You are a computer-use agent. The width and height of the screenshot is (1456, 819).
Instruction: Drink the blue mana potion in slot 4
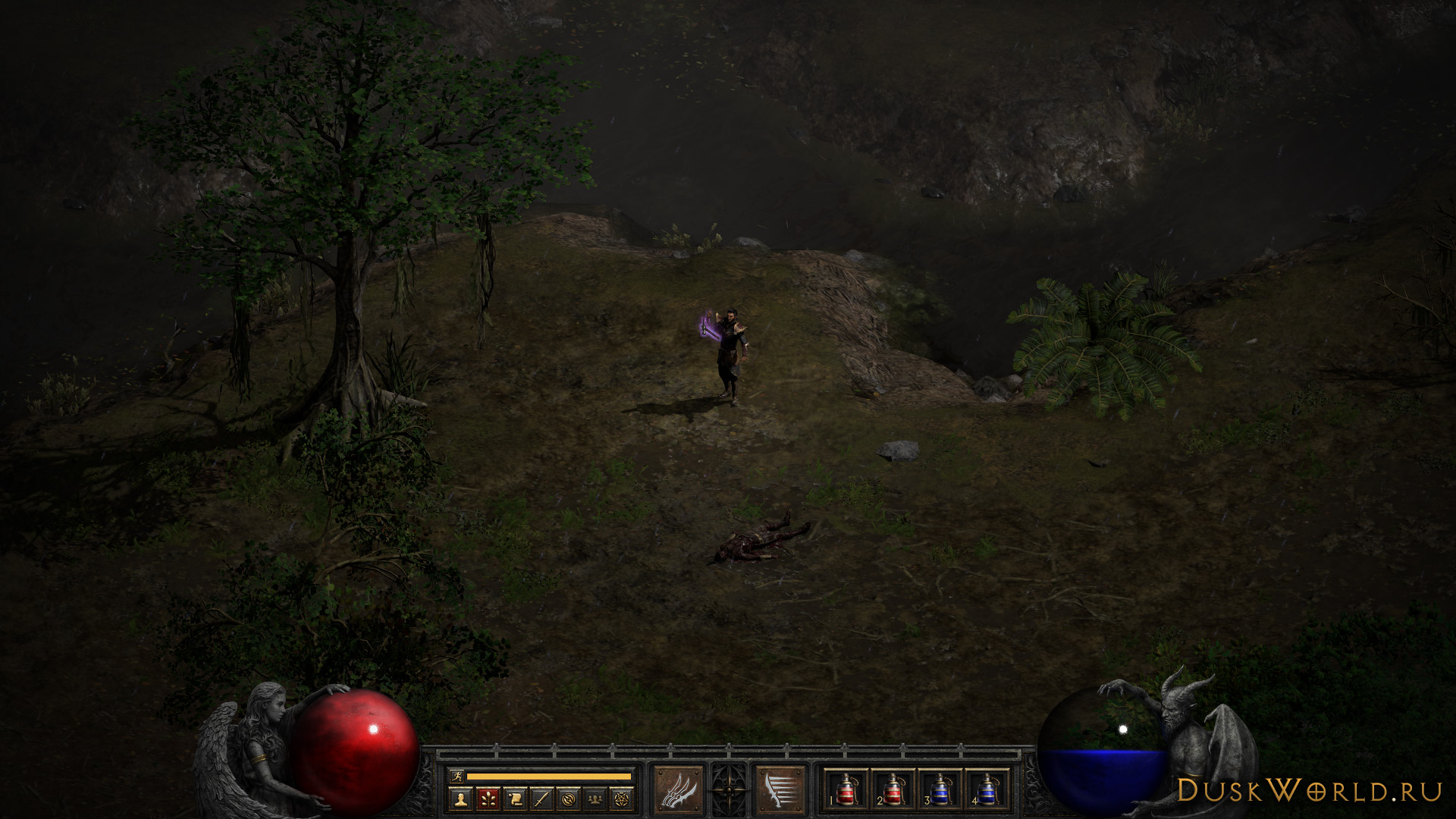click(x=986, y=789)
